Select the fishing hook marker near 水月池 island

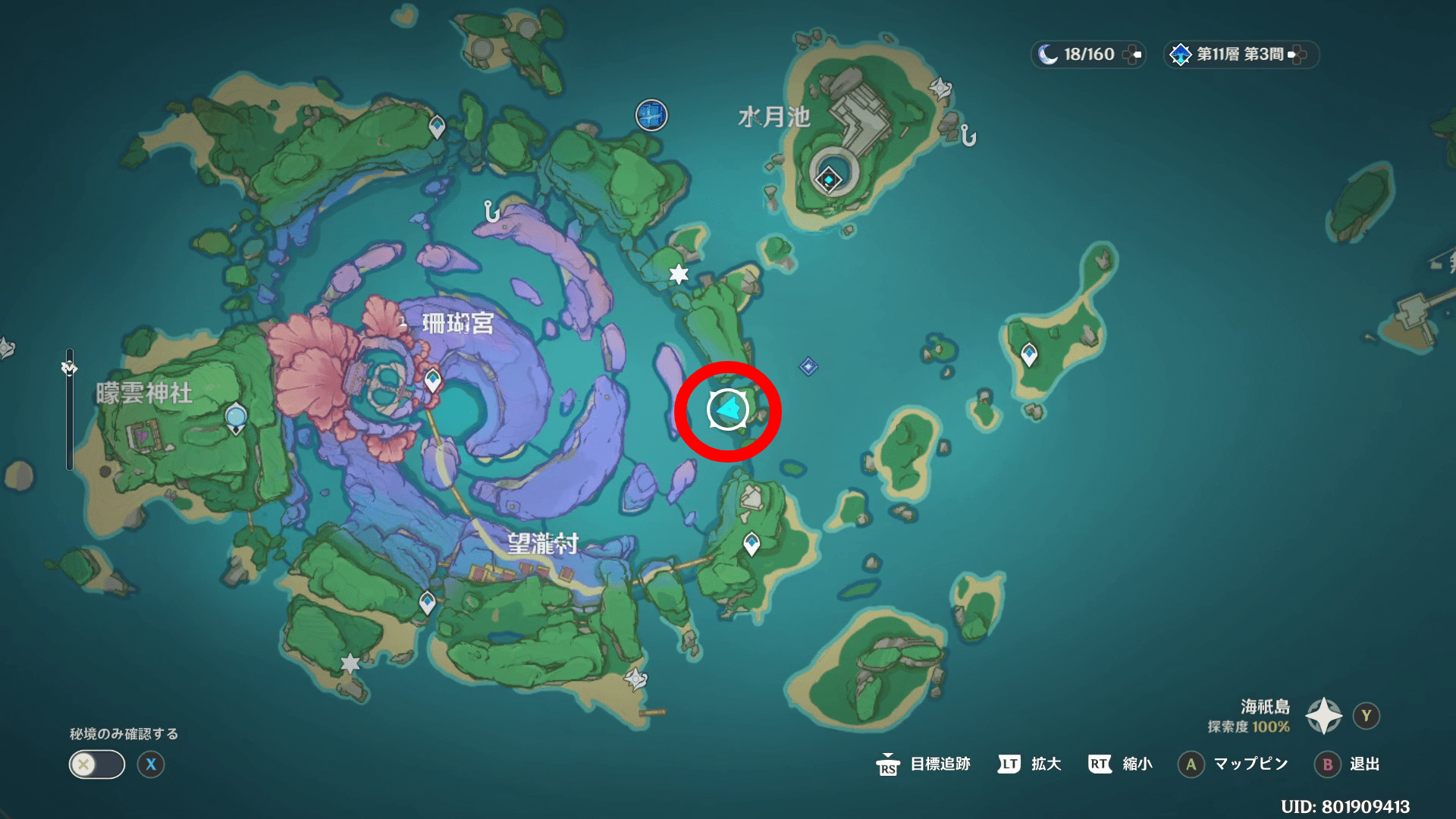tap(968, 136)
